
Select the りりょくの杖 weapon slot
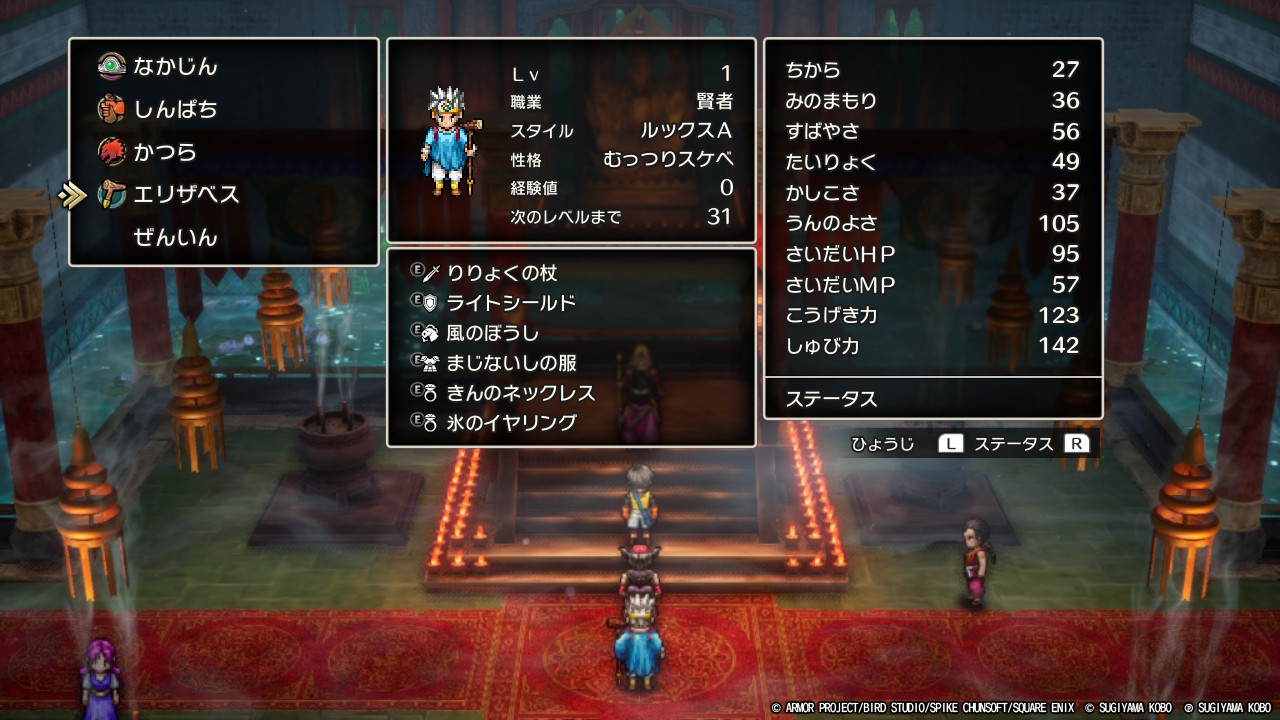pos(501,273)
